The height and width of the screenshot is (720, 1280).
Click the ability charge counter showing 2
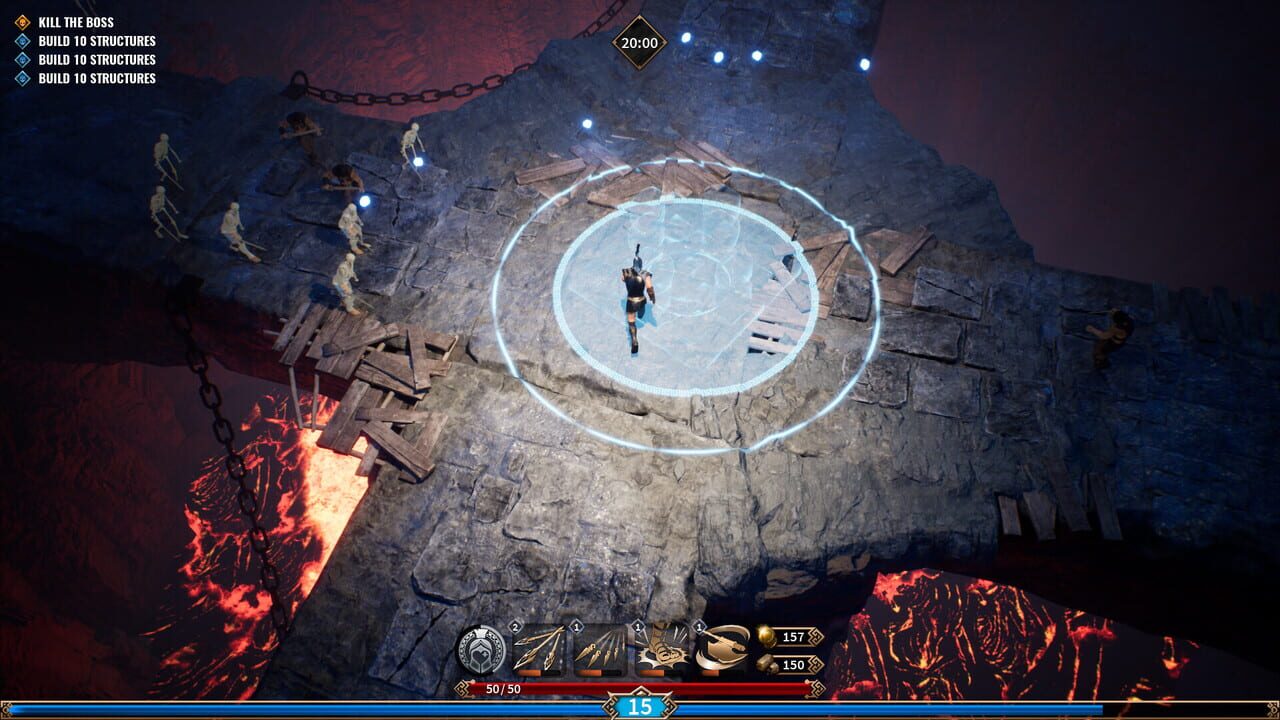click(x=515, y=627)
